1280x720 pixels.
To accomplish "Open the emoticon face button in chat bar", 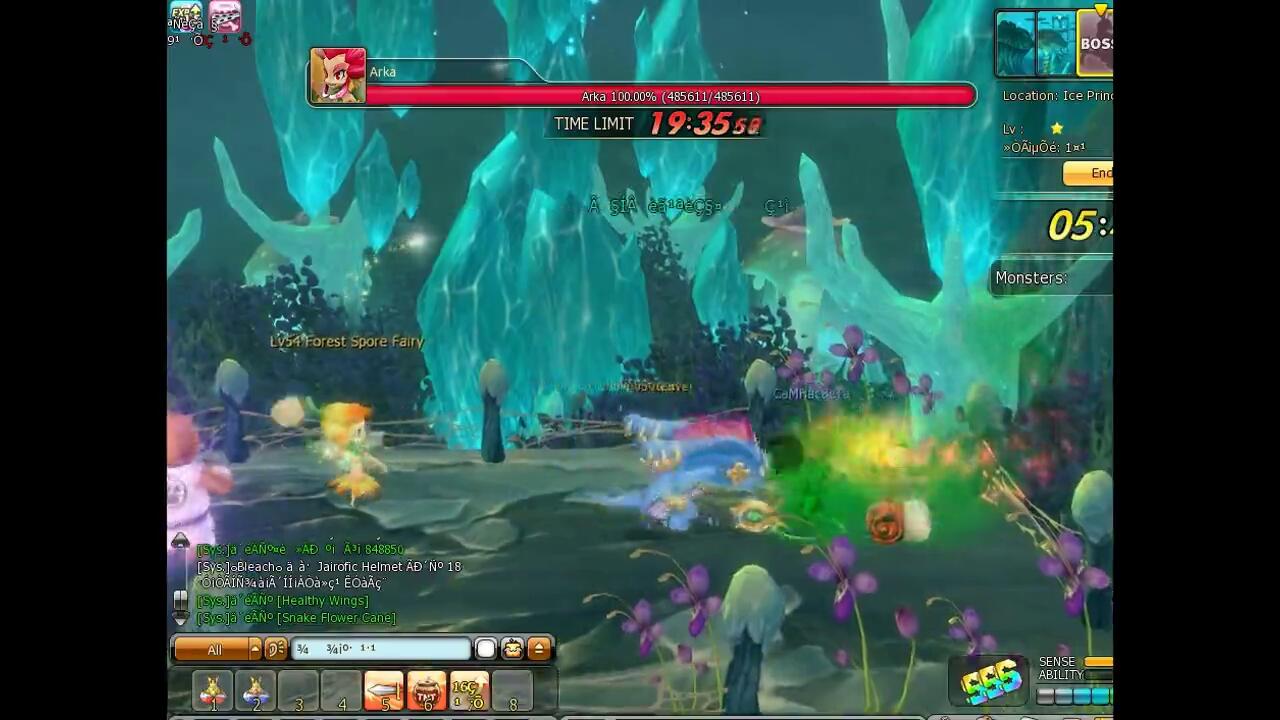I will (x=512, y=649).
